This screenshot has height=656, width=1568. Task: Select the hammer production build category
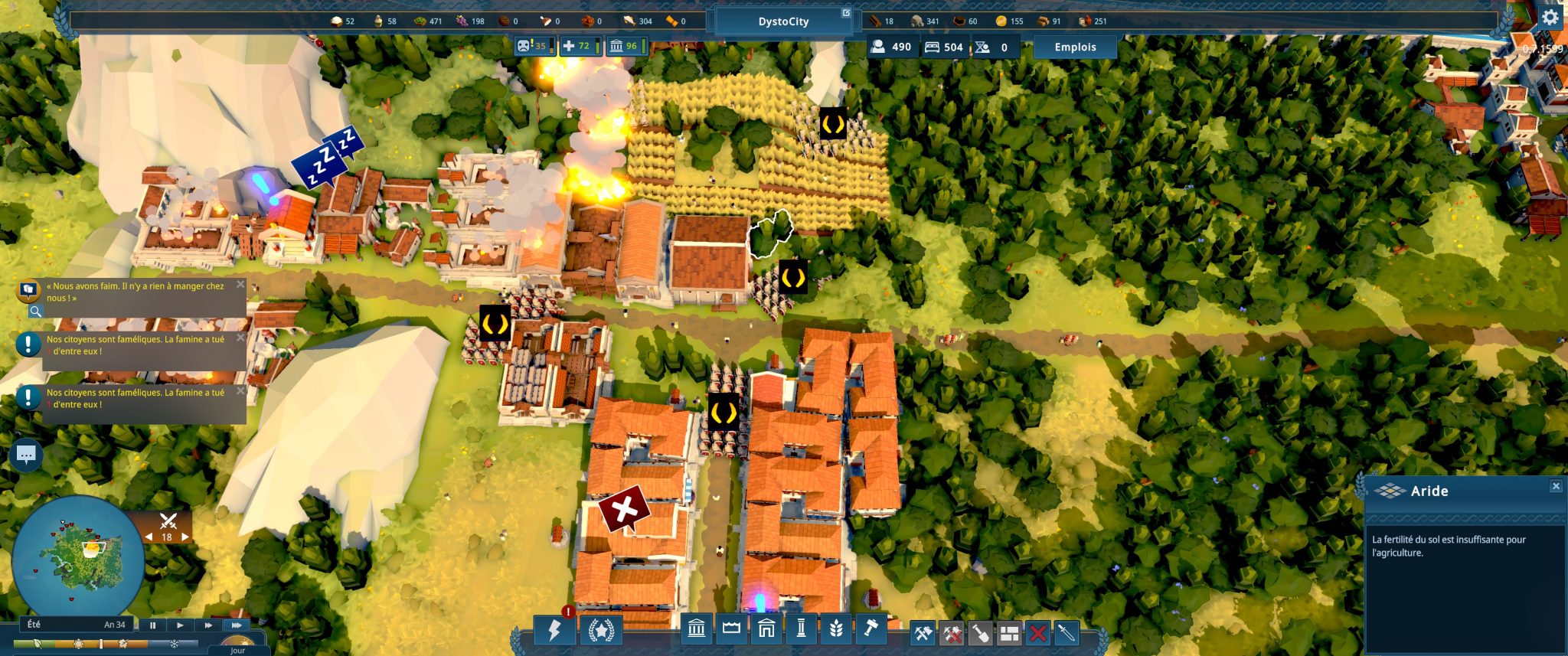[871, 629]
